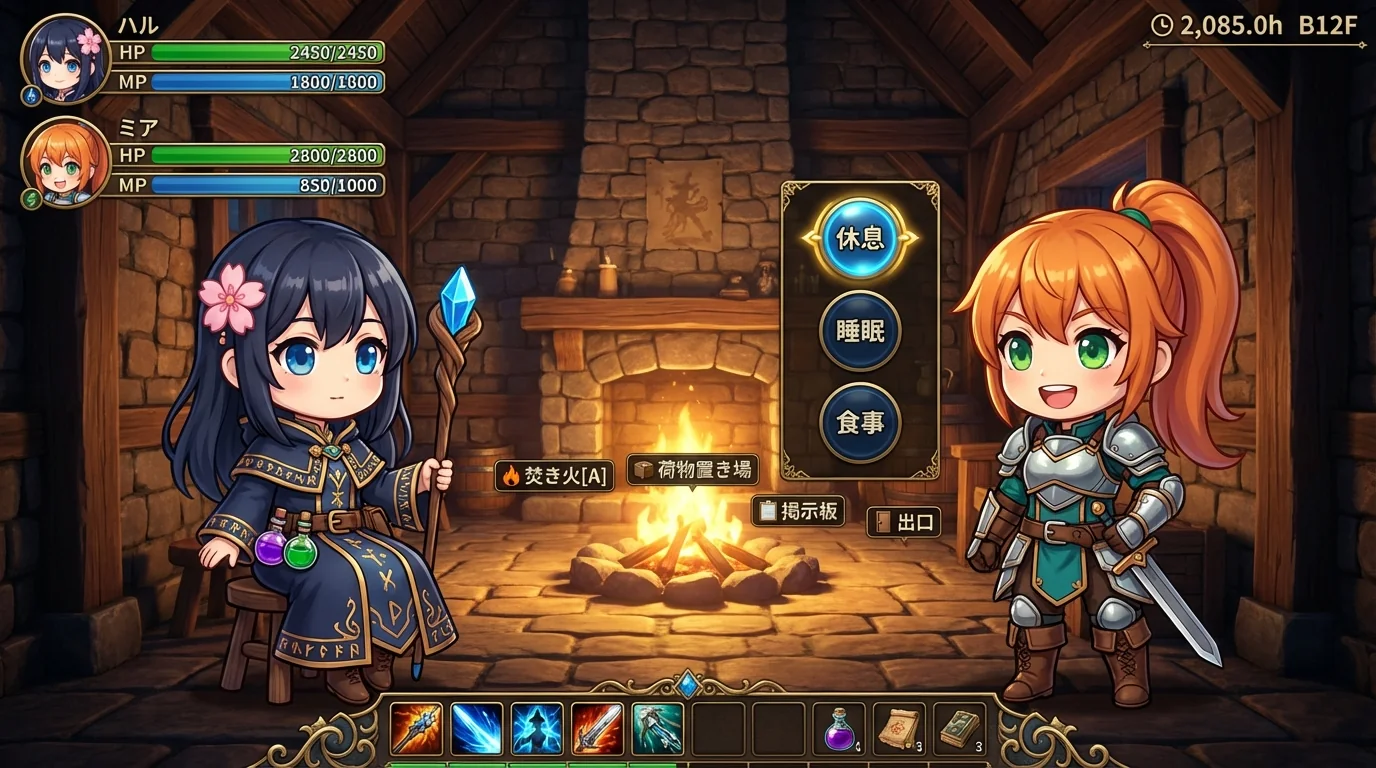
Task: Select the scroll item showing quantity 3
Action: tap(898, 732)
